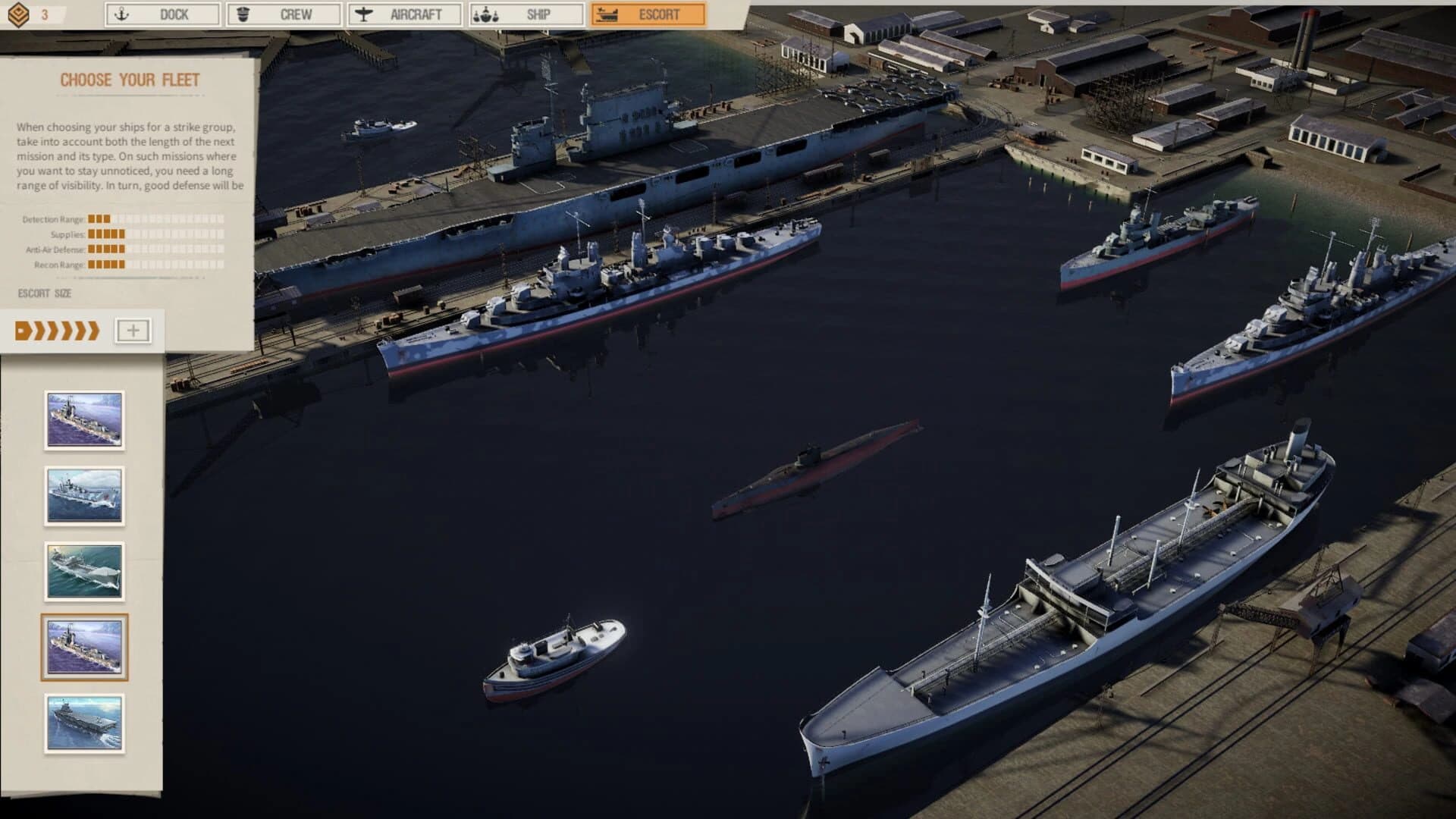Click the airplane silhouette icon on the Aircraft tab
This screenshot has width=1456, height=819.
[365, 14]
